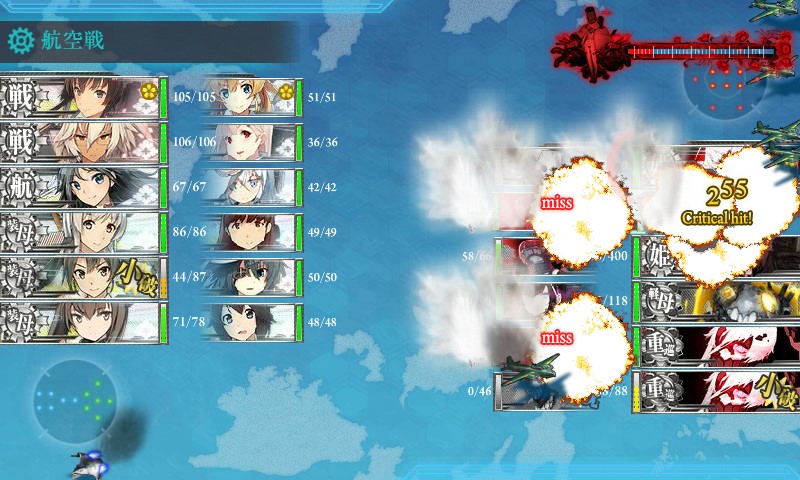800x480 pixels.
Task: Choose the carrier banner showing 86/86 HP
Action: point(82,232)
